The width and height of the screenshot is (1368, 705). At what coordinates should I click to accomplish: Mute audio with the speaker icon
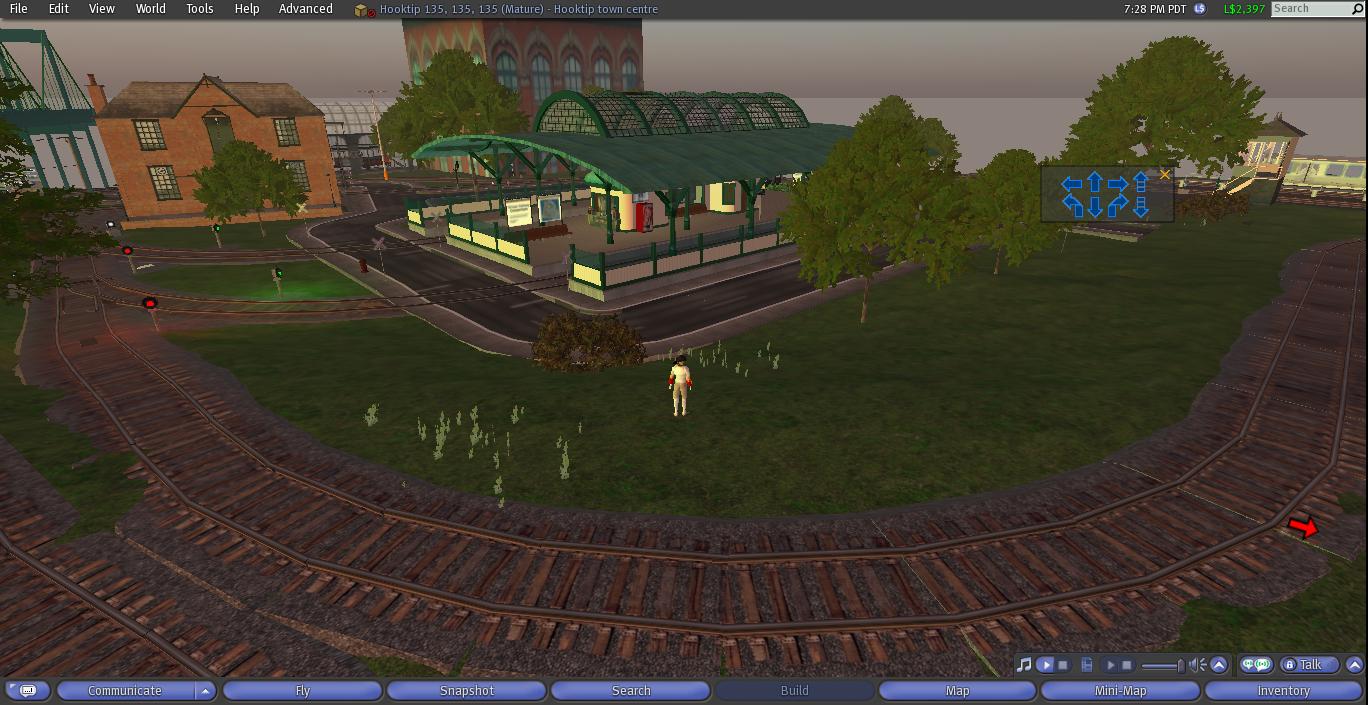pos(1197,665)
